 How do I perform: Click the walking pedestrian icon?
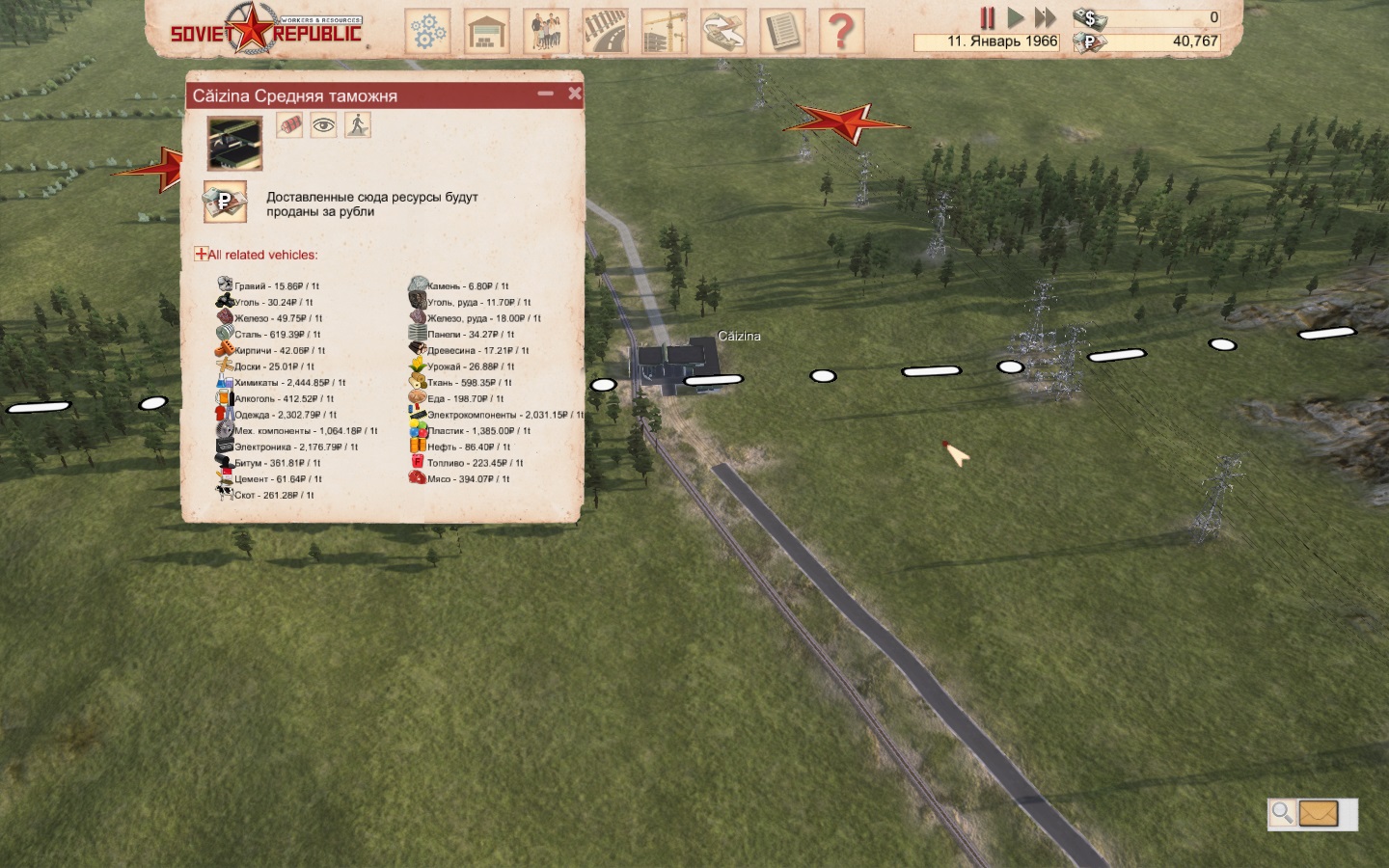pos(357,124)
